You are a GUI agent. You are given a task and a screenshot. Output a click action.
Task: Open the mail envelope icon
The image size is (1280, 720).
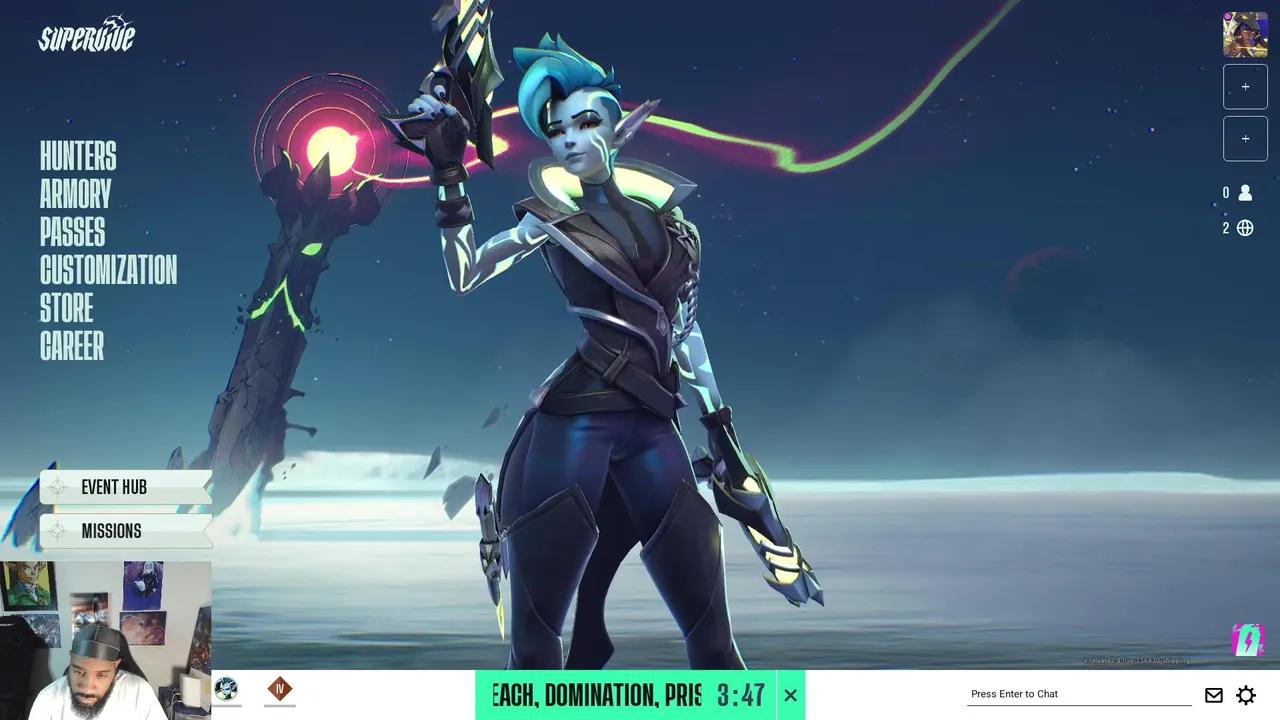1213,694
